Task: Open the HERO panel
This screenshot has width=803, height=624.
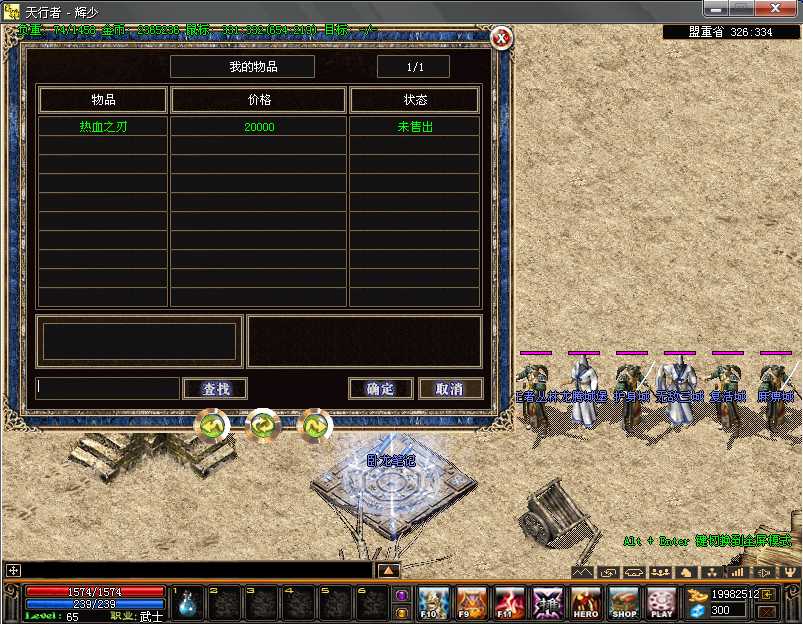Action: pyautogui.click(x=586, y=603)
